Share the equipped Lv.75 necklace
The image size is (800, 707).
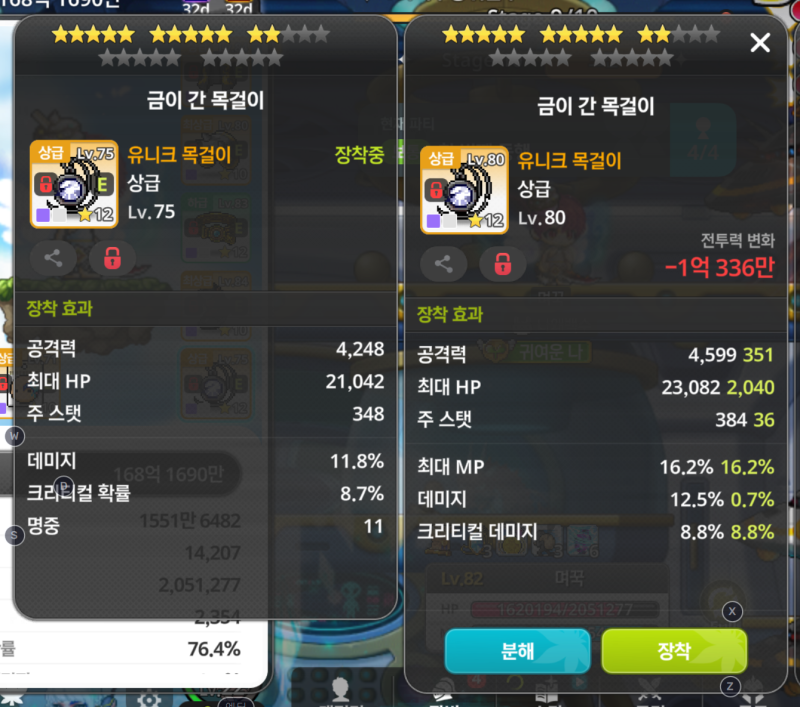(x=53, y=258)
